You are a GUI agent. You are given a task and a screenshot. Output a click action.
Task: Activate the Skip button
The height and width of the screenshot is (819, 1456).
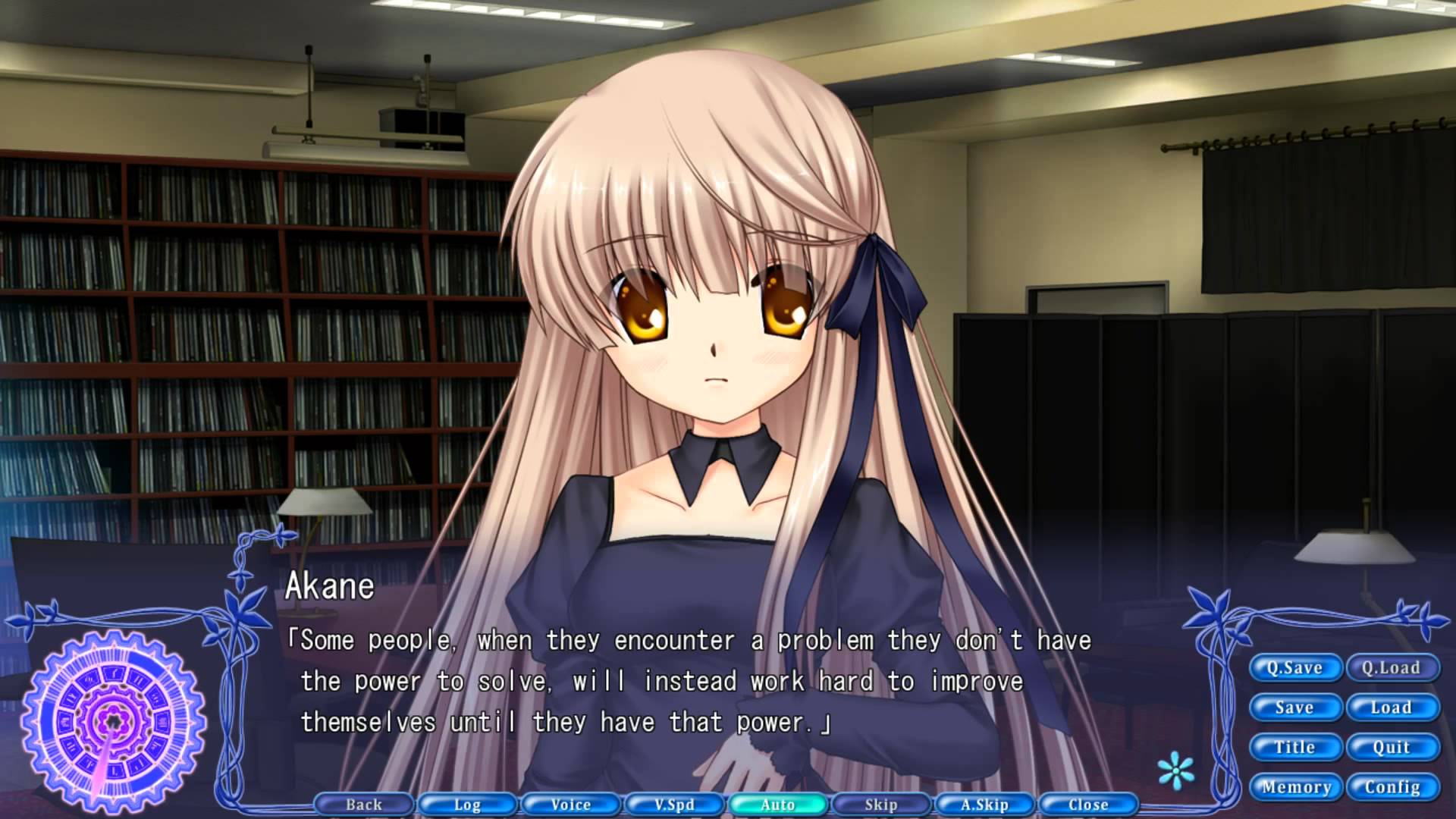881,805
